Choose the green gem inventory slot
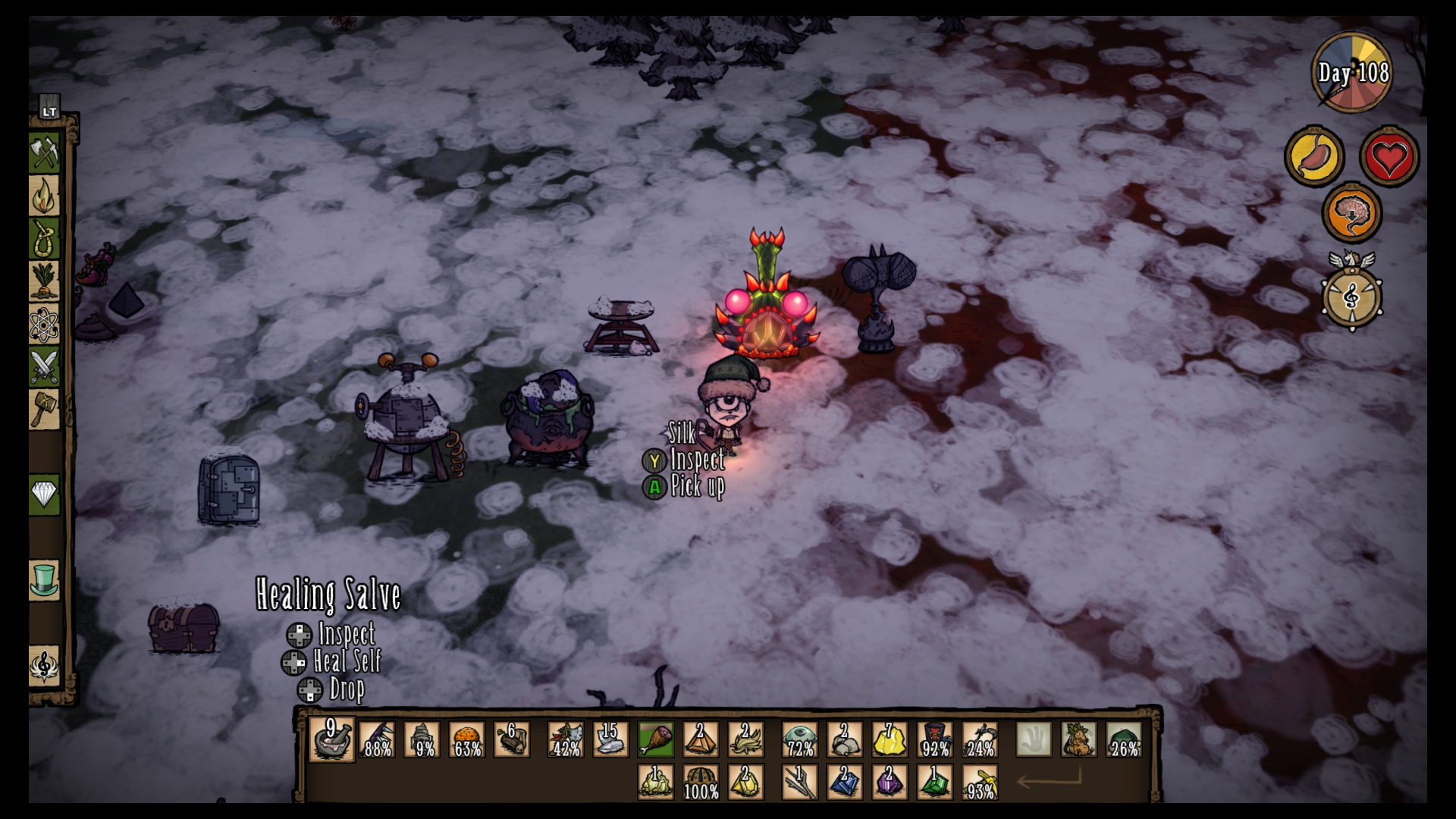 [x=934, y=782]
